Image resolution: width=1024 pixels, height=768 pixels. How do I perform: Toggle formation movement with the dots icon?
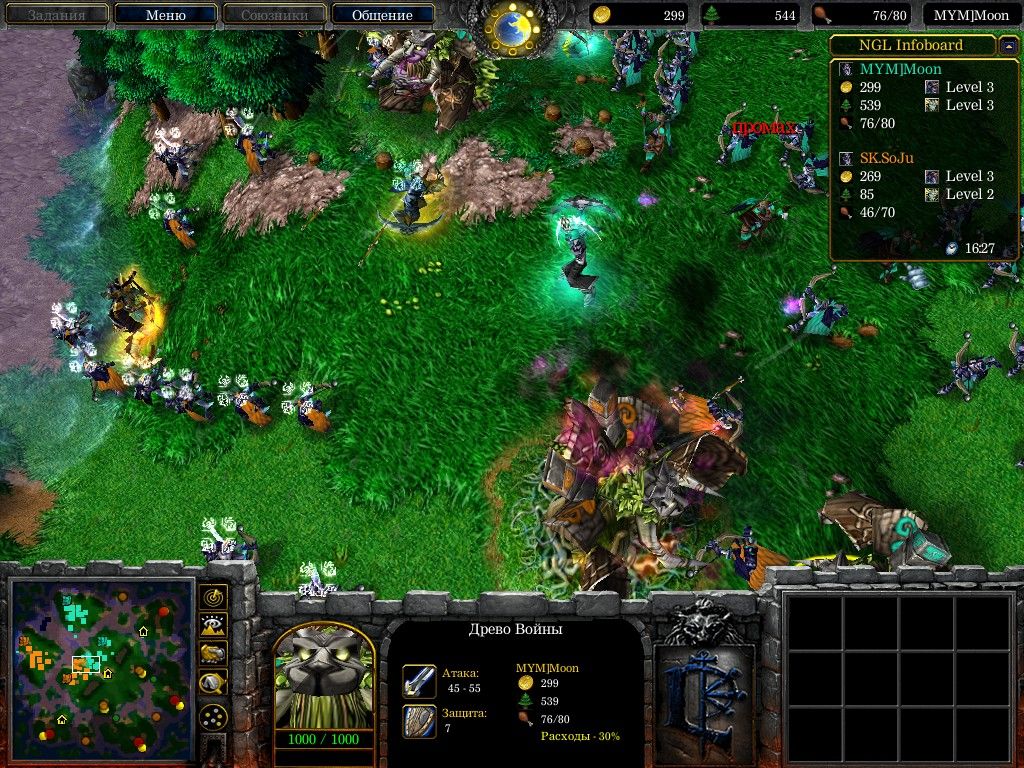point(213,717)
